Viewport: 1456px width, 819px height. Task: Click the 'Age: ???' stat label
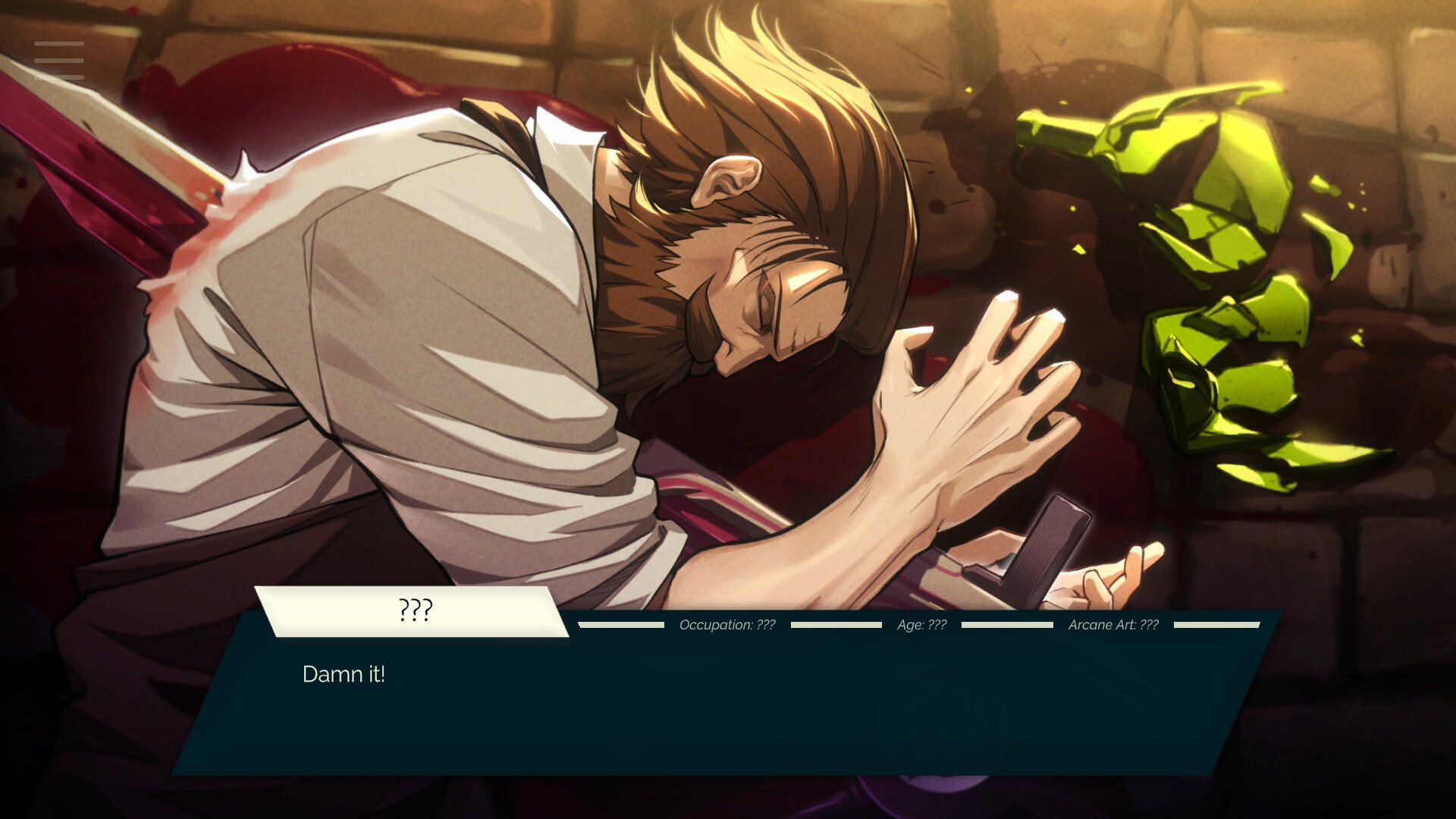[921, 625]
